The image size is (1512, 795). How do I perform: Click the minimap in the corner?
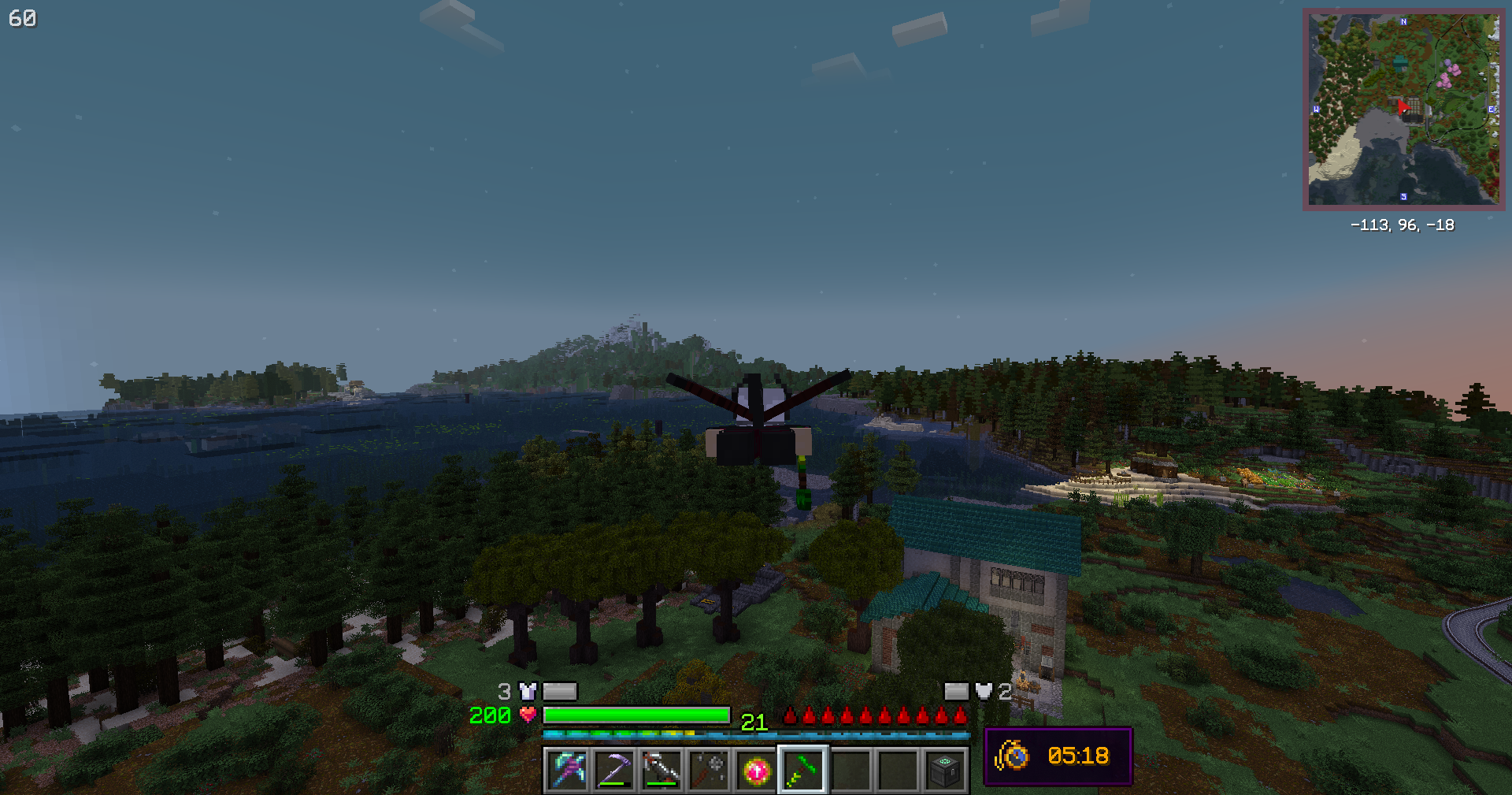[x=1403, y=110]
